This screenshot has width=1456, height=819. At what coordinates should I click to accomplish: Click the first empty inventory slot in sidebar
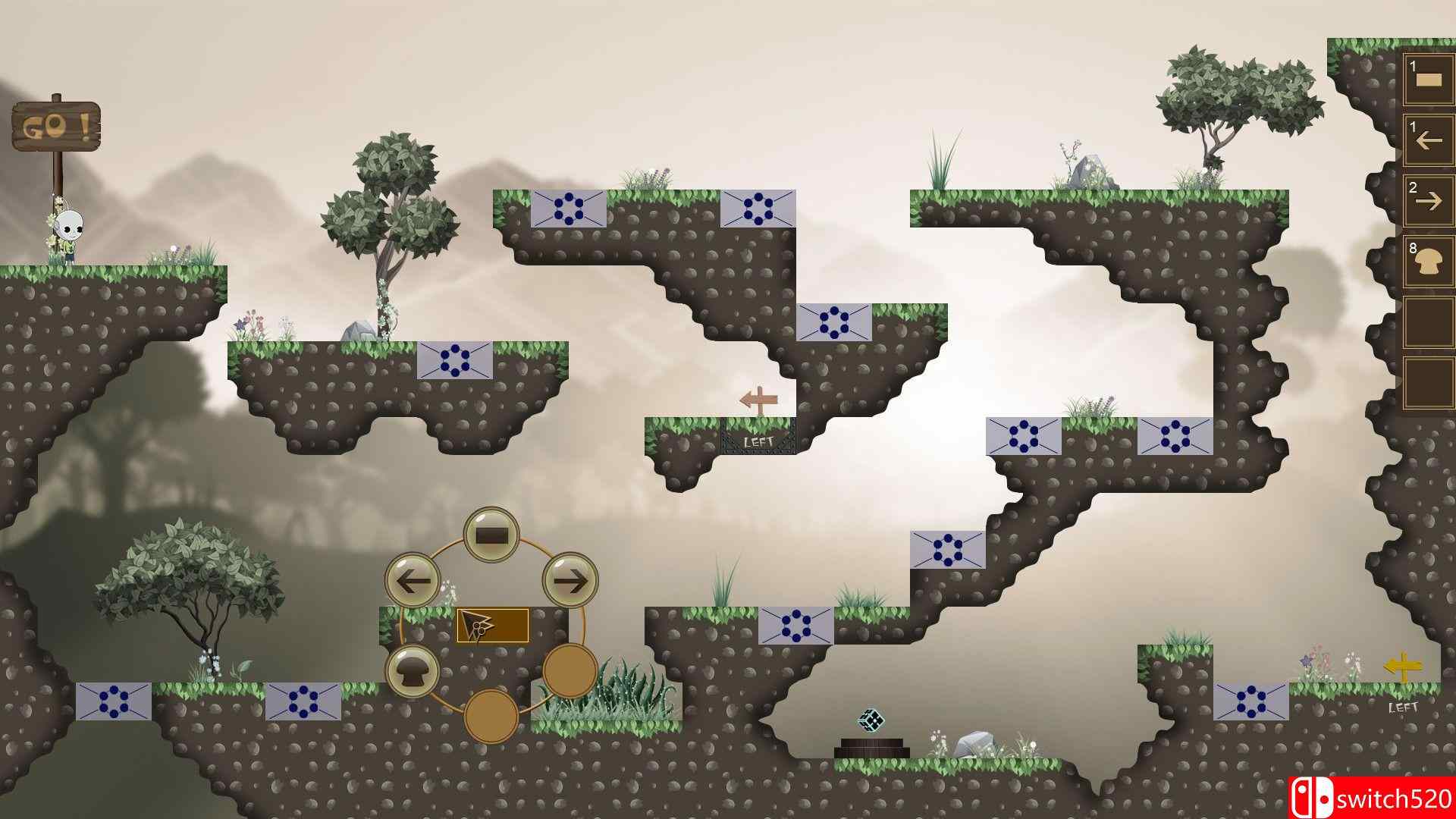[1429, 321]
